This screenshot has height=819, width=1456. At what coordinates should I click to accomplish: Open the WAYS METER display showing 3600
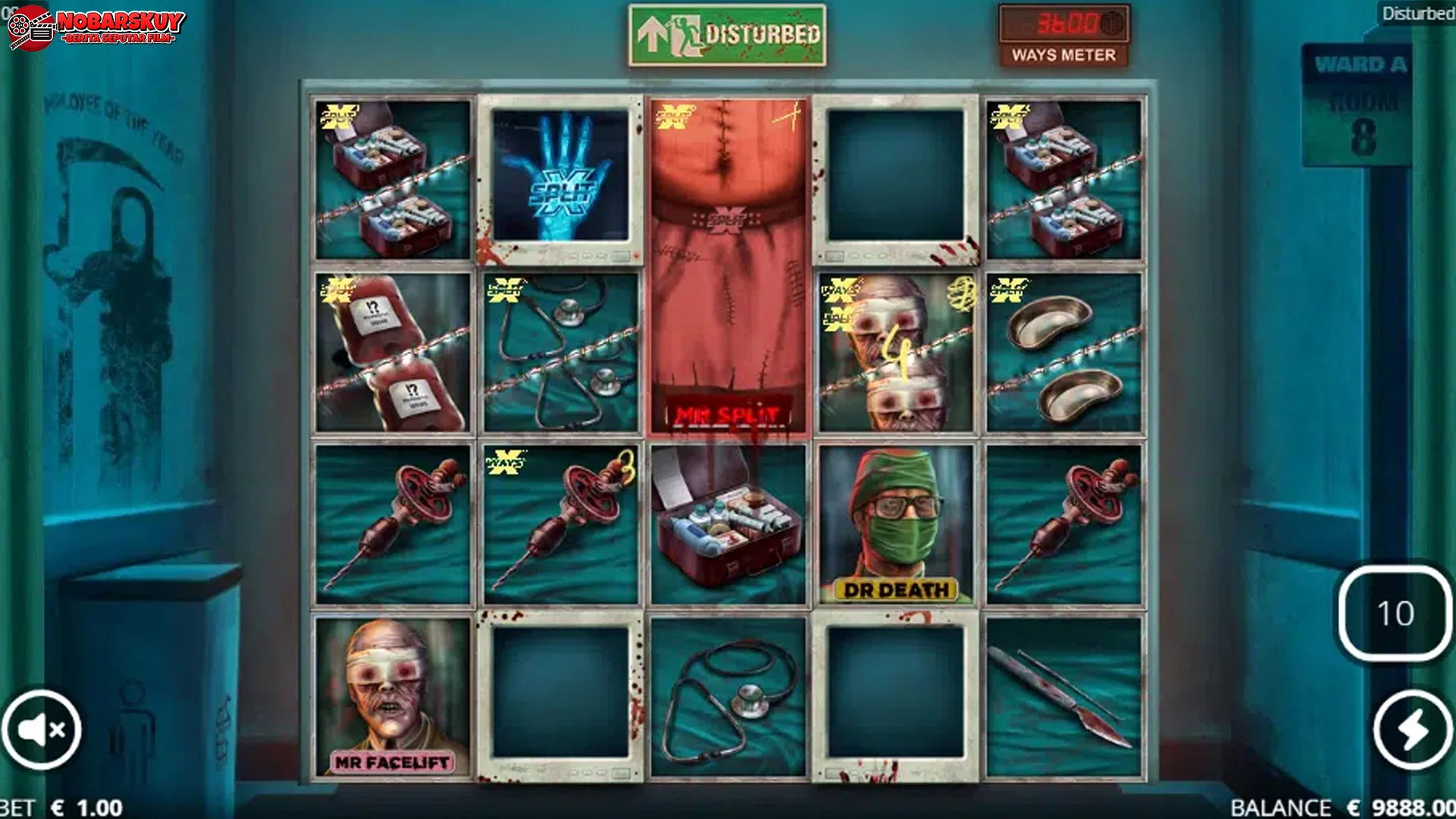1065,34
